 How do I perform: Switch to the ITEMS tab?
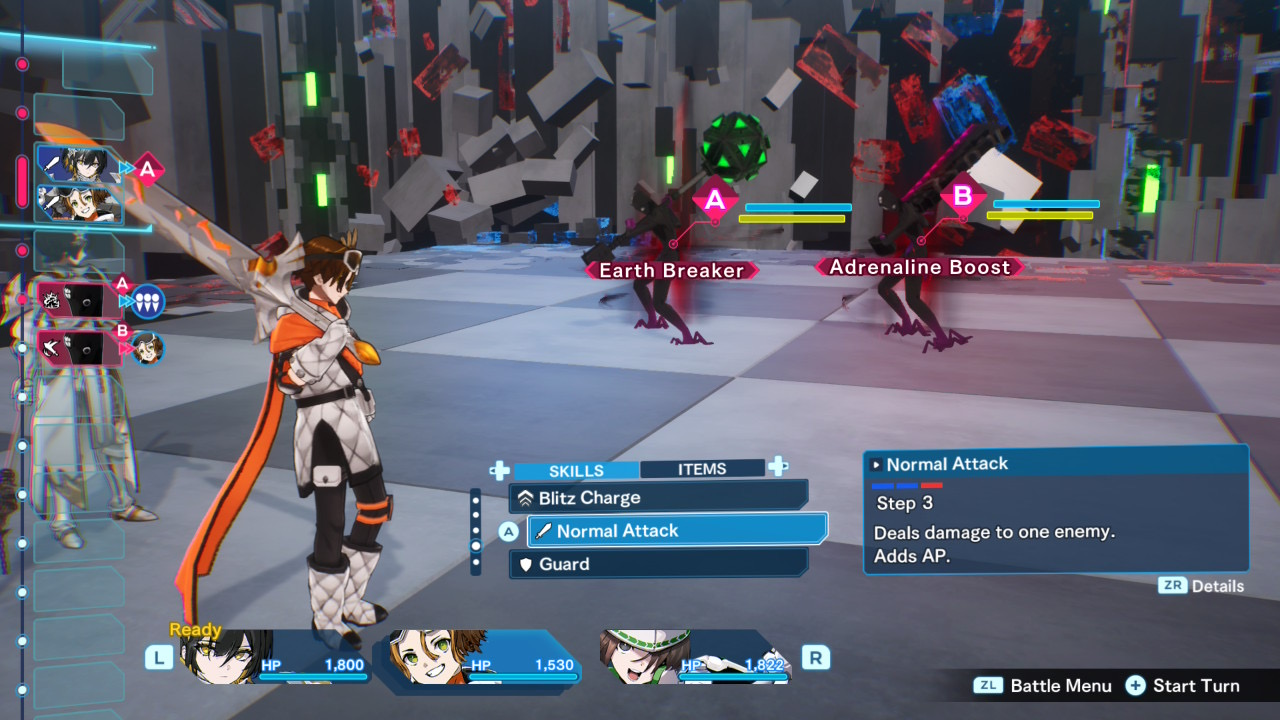pyautogui.click(x=701, y=469)
